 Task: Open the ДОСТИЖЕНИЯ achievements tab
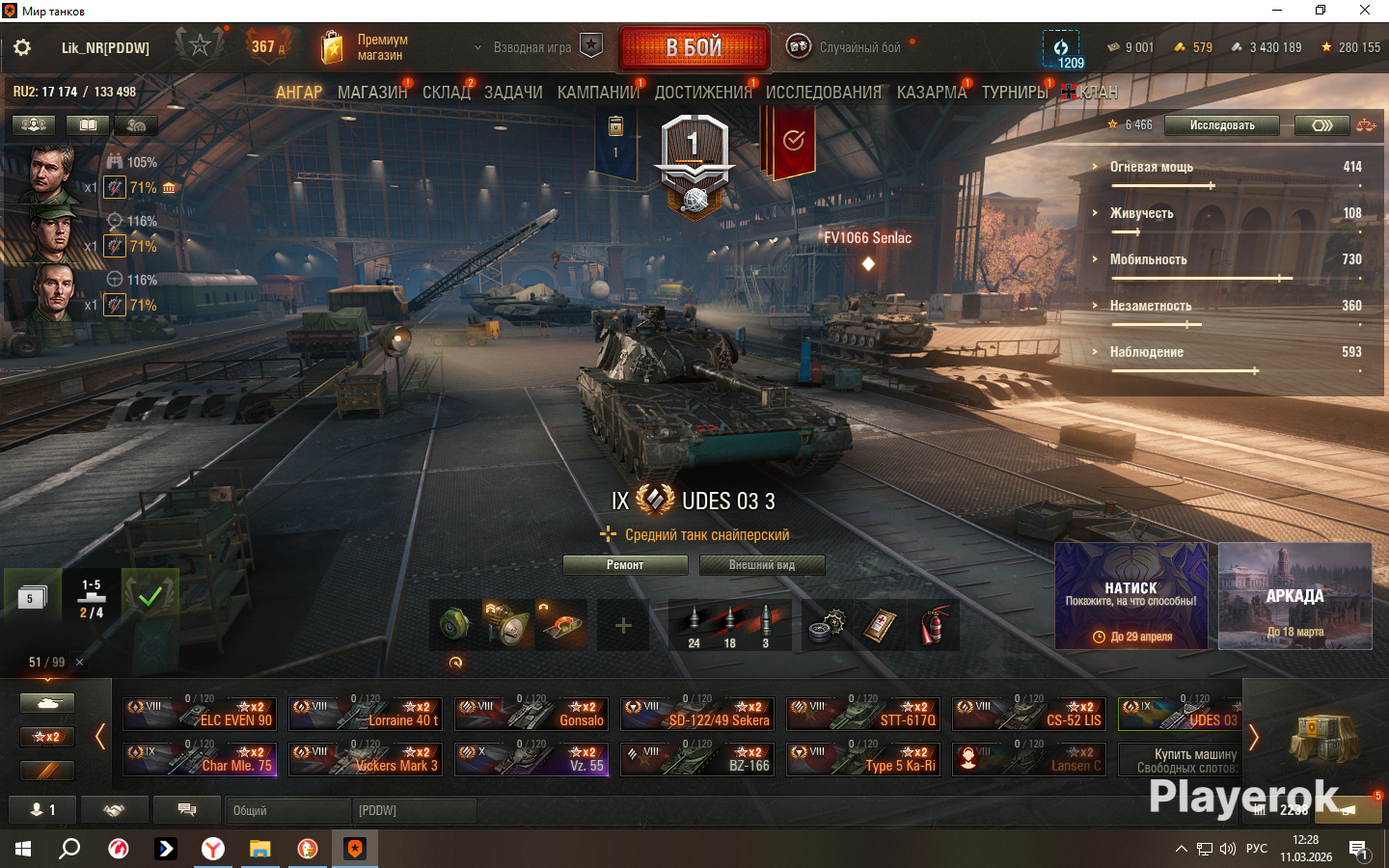click(x=703, y=93)
